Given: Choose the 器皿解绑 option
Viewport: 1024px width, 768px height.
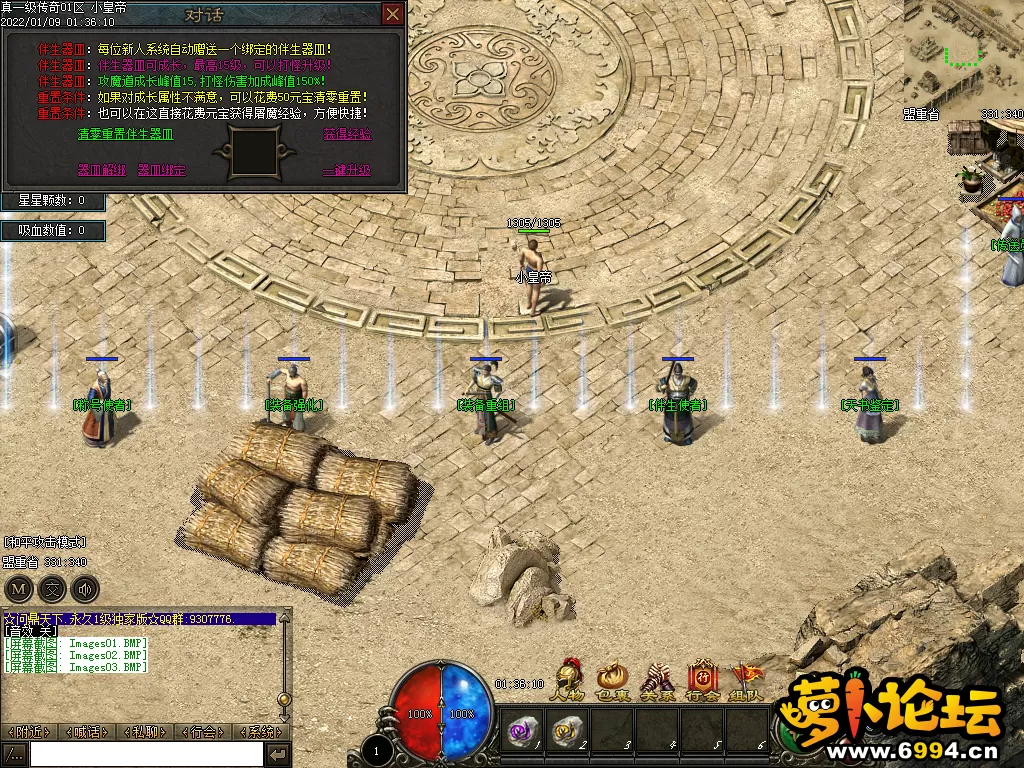Looking at the screenshot, I should pos(102,170).
